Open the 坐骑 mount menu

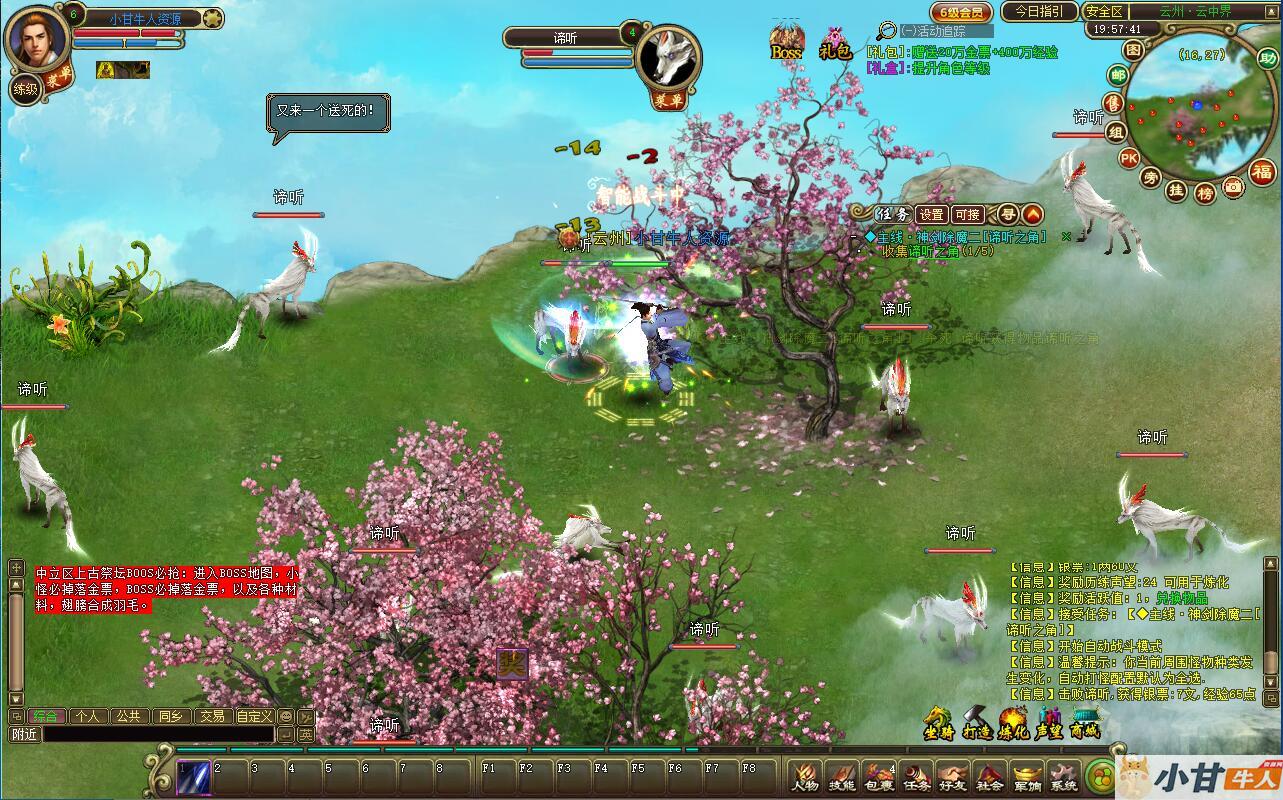(938, 722)
